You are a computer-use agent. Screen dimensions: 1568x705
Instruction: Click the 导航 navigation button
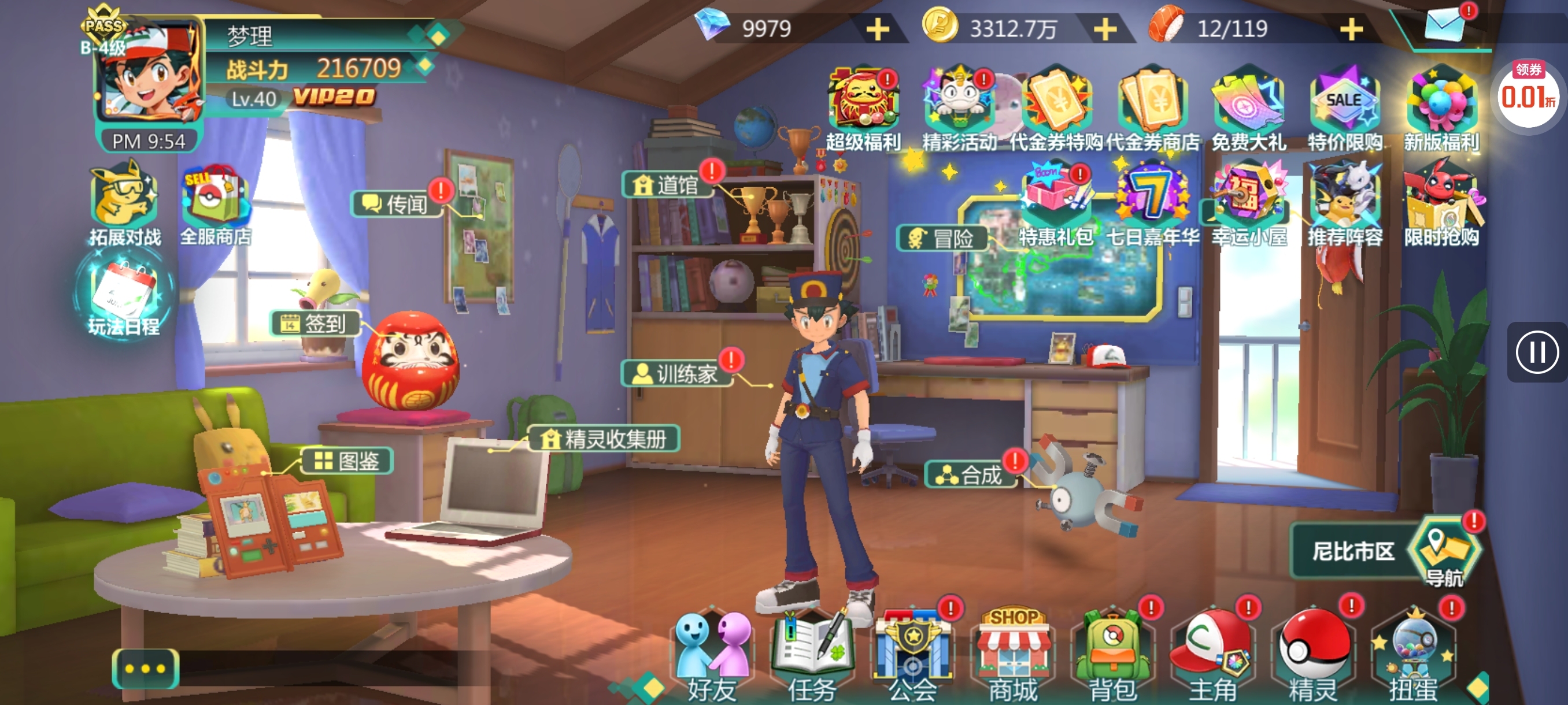click(1444, 551)
